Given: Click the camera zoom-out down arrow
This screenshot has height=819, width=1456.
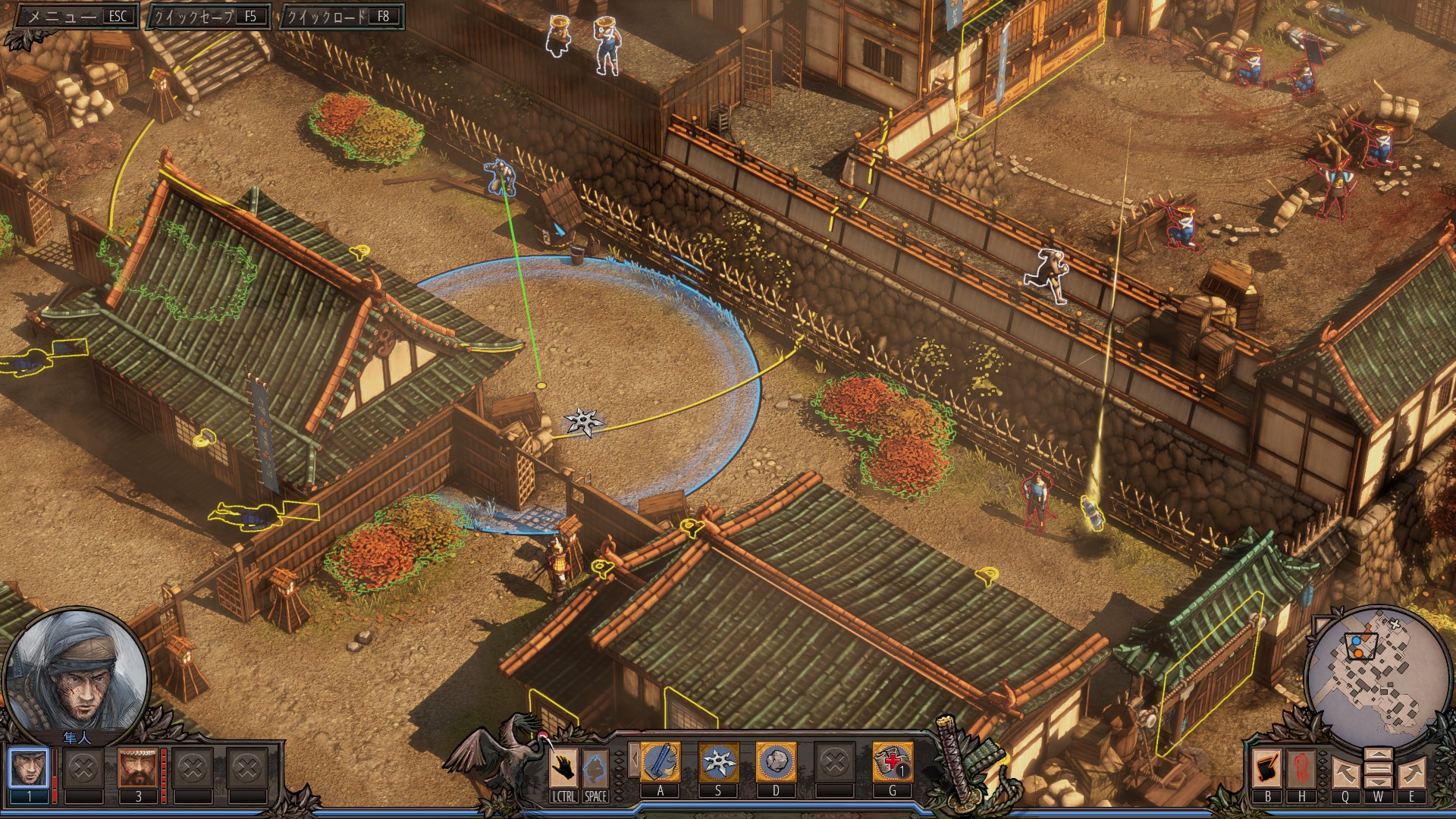Looking at the screenshot, I should click(x=1378, y=782).
